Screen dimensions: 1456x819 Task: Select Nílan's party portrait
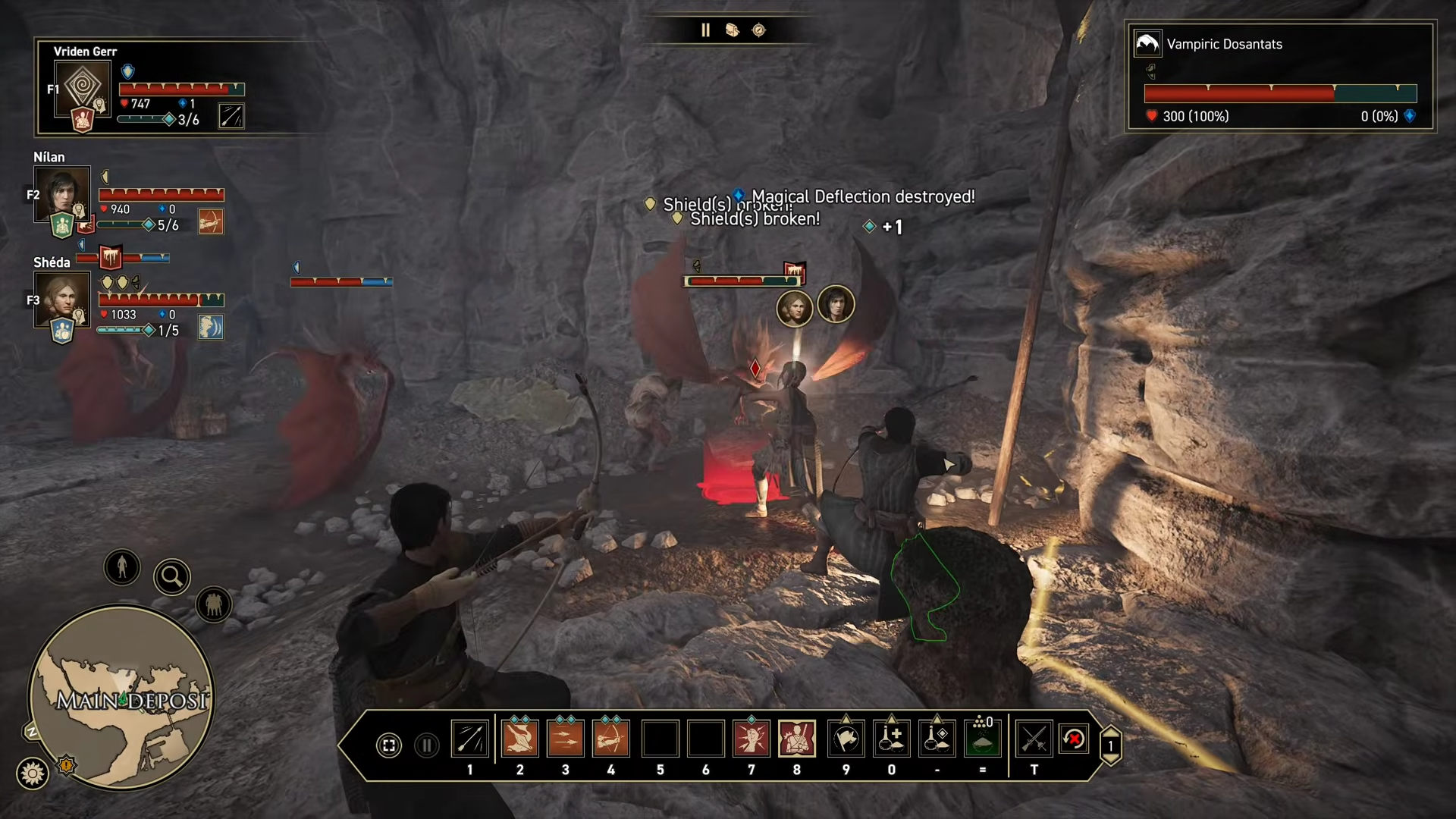[62, 193]
